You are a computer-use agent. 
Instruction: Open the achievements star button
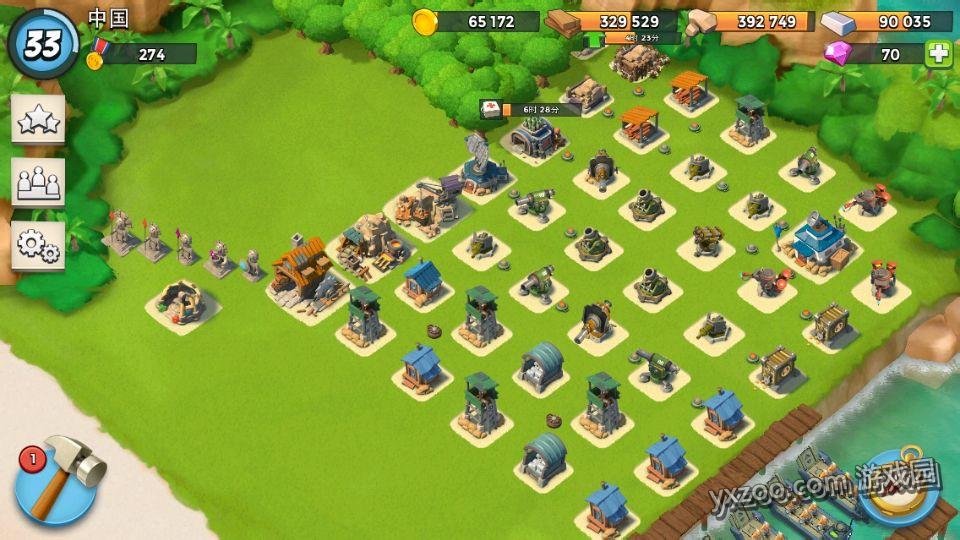tap(38, 119)
